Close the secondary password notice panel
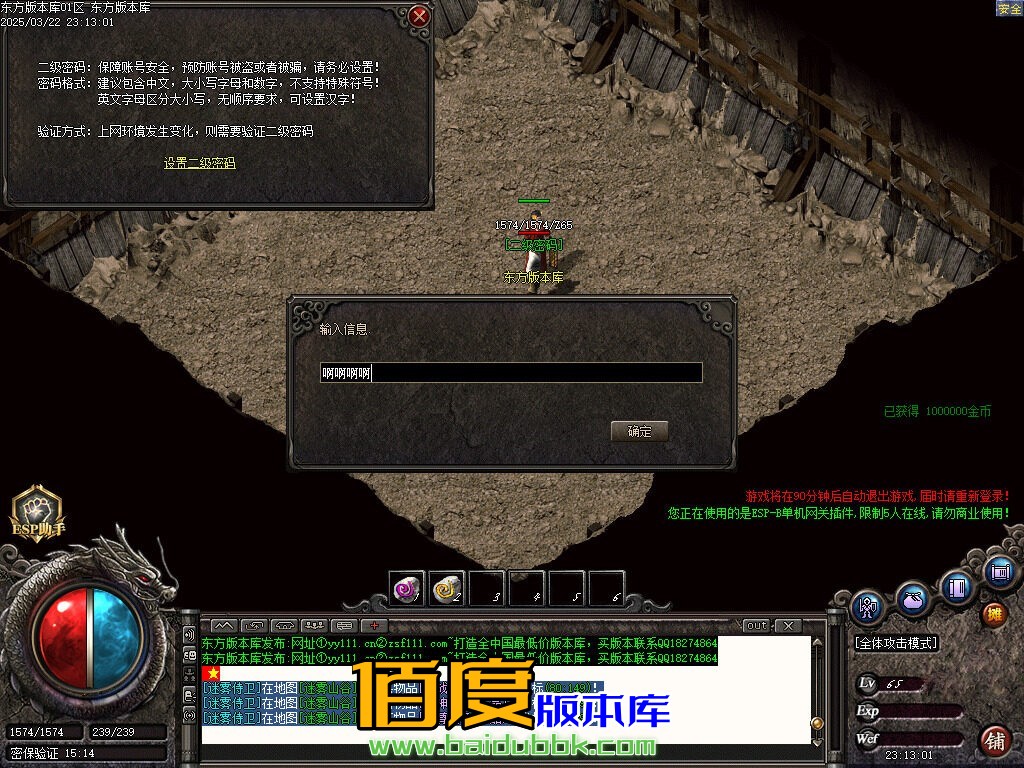 click(420, 17)
